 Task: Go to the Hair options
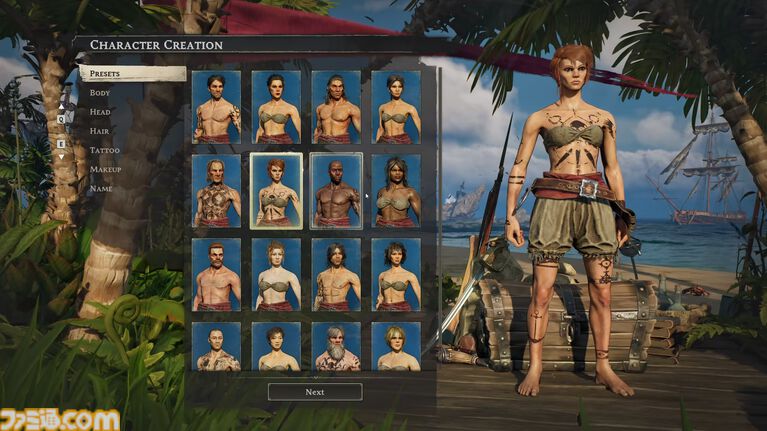[100, 131]
